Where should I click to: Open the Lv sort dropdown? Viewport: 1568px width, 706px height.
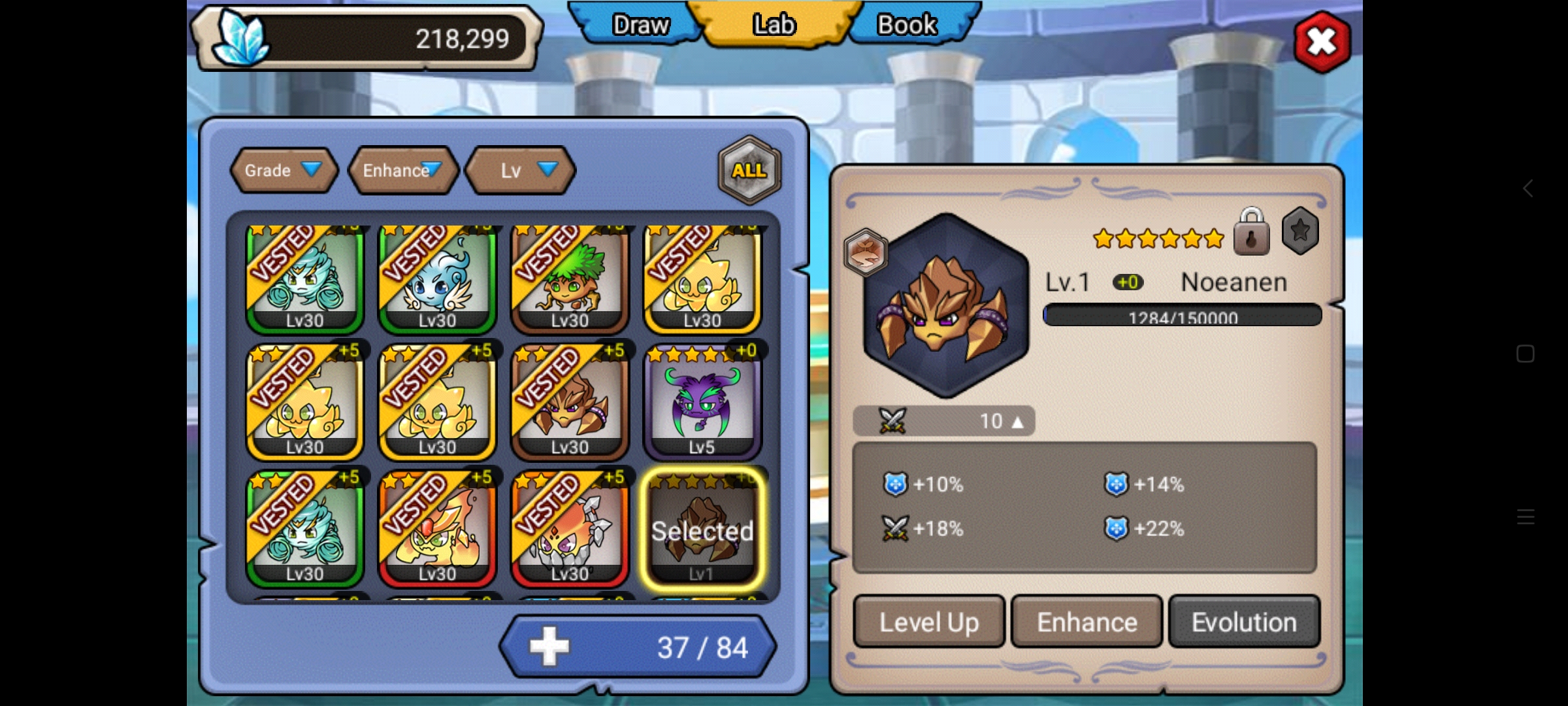[521, 171]
